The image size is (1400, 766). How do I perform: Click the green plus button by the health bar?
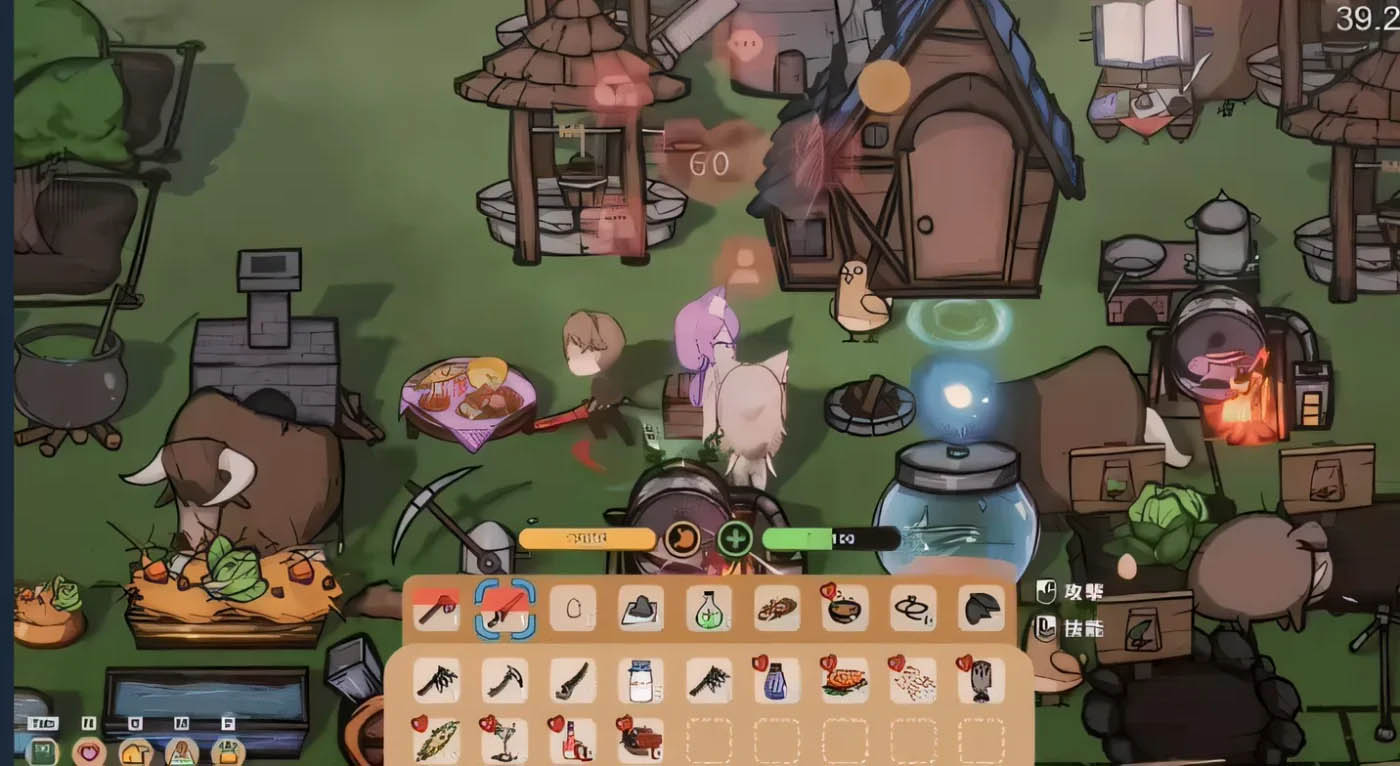point(736,538)
